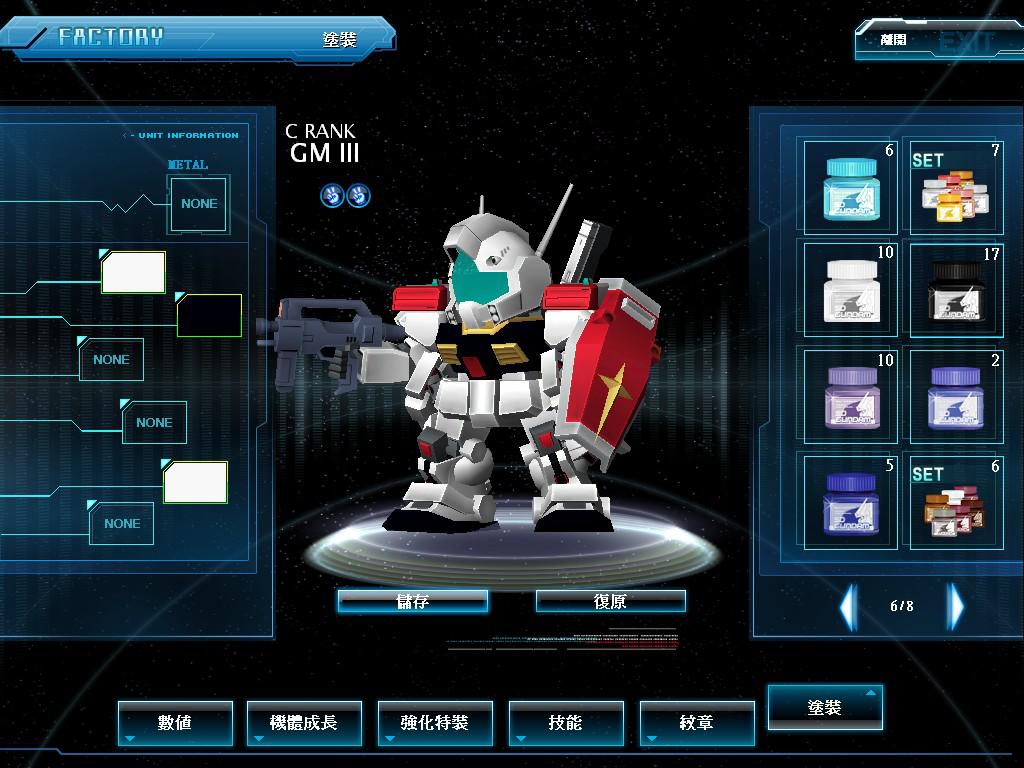The image size is (1024, 768).
Task: Open the 紋章 emblem tab
Action: point(697,722)
